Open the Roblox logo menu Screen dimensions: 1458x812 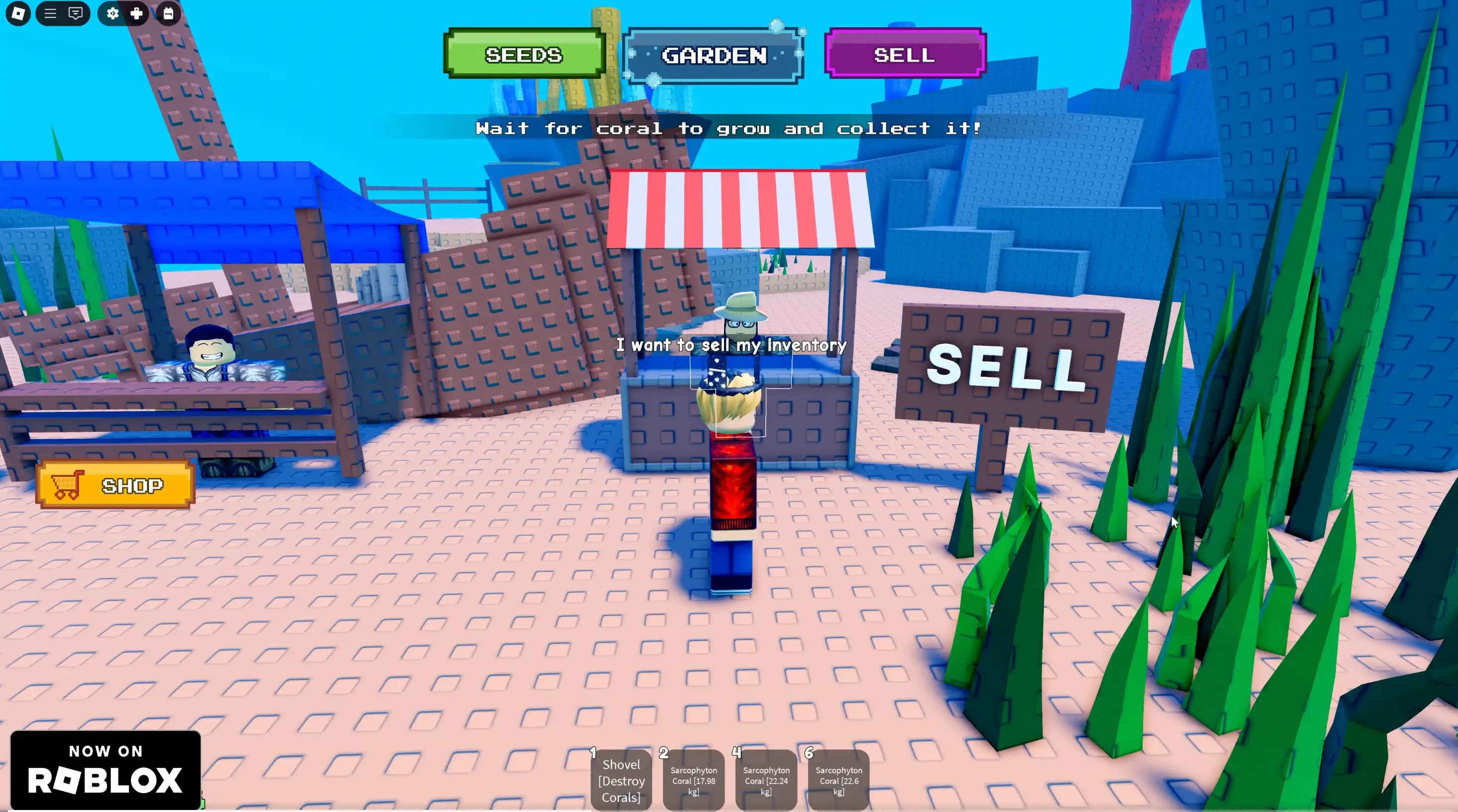pos(18,13)
